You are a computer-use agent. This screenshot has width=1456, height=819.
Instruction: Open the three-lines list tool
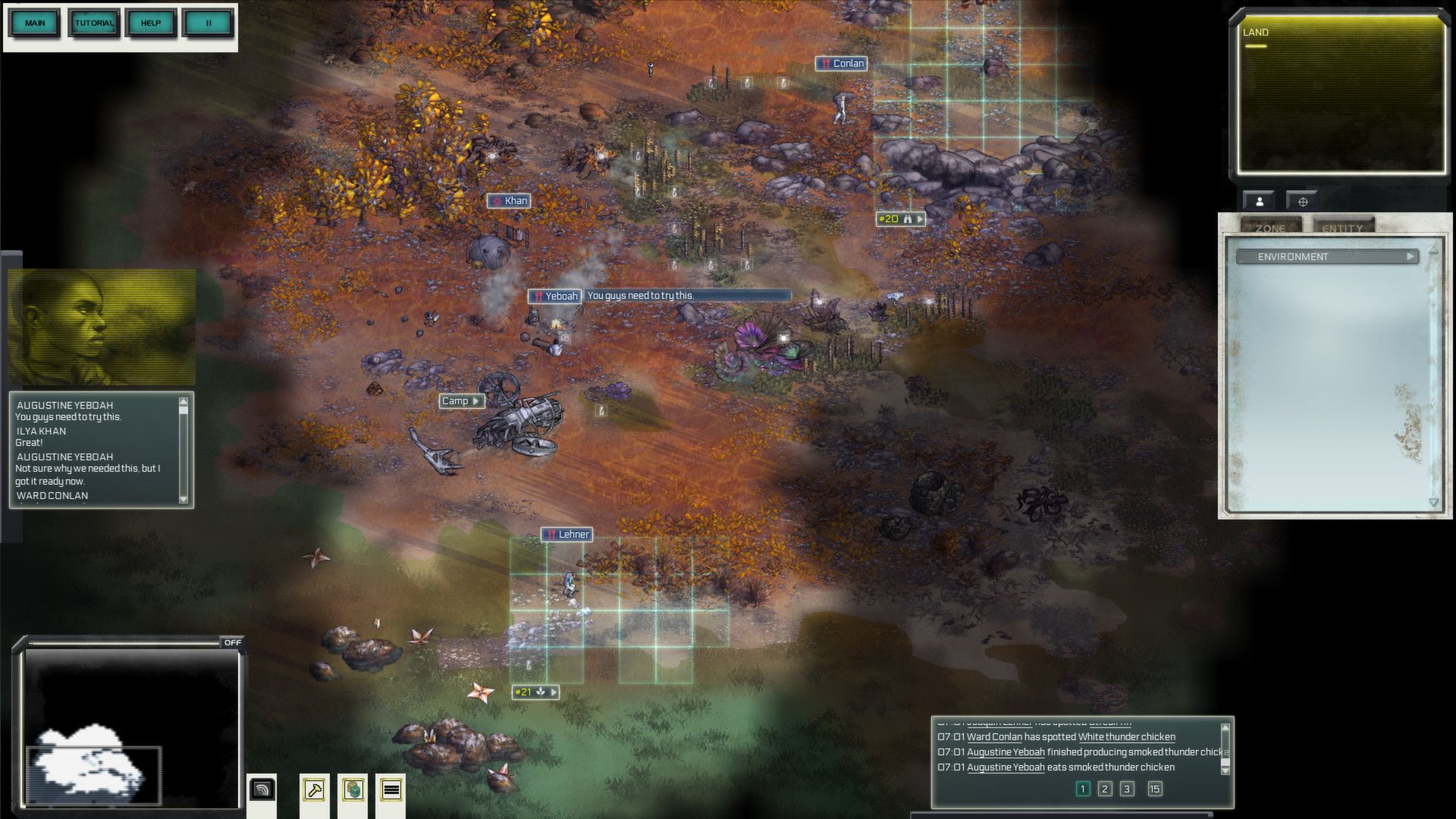[x=391, y=790]
